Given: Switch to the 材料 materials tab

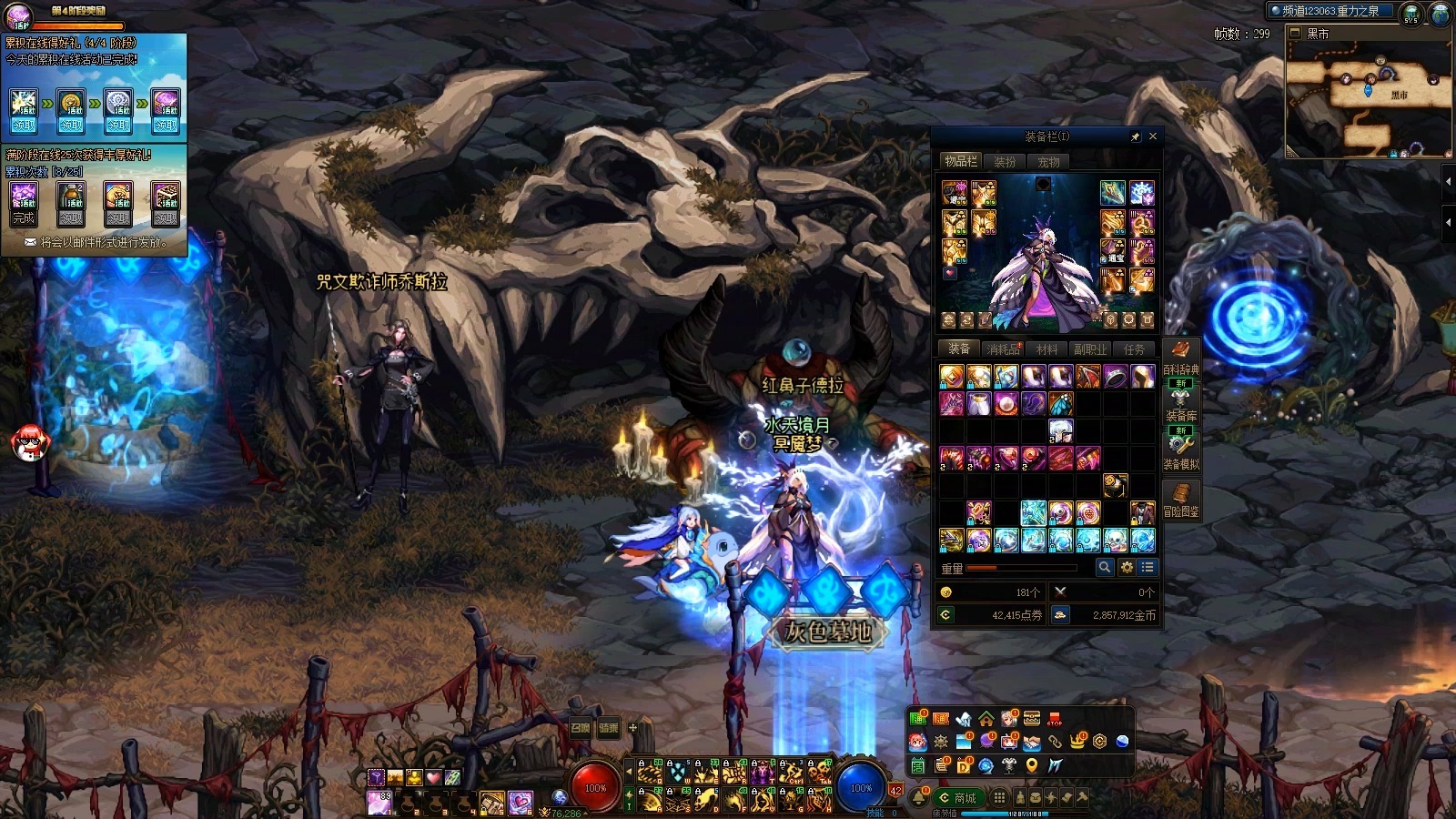Looking at the screenshot, I should coord(1047,349).
